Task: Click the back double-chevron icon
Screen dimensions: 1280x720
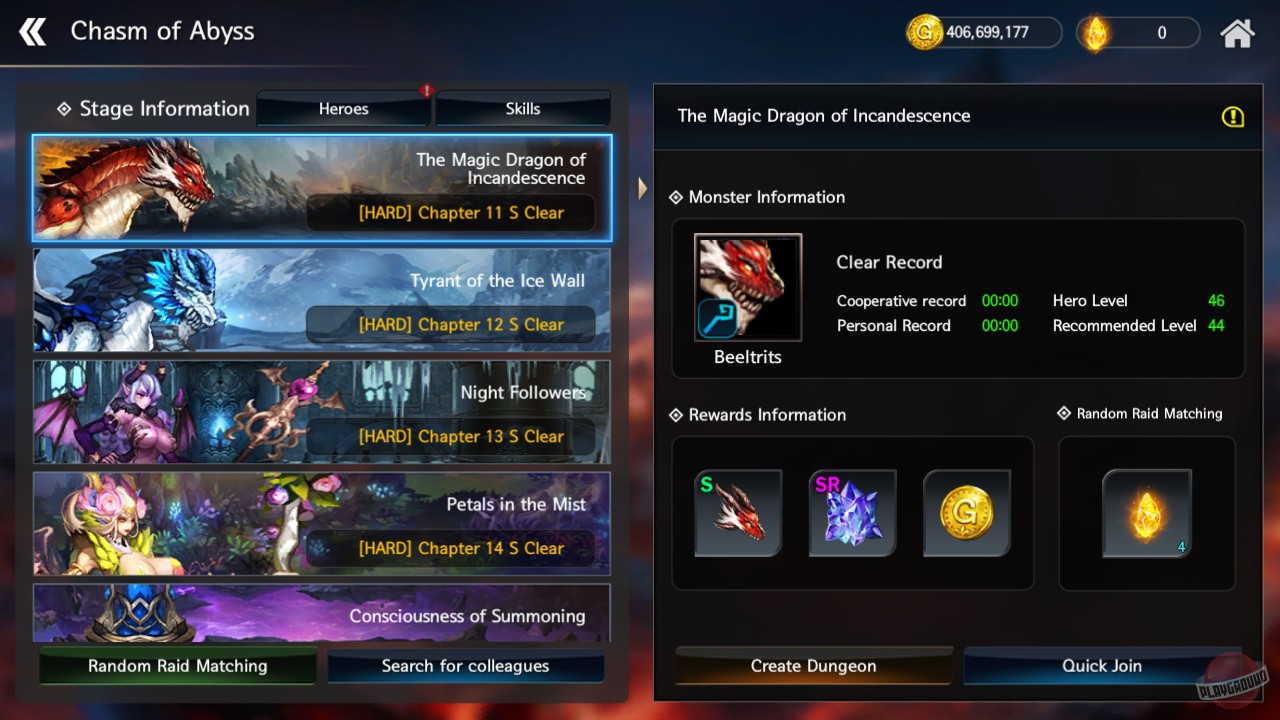Action: coord(32,31)
